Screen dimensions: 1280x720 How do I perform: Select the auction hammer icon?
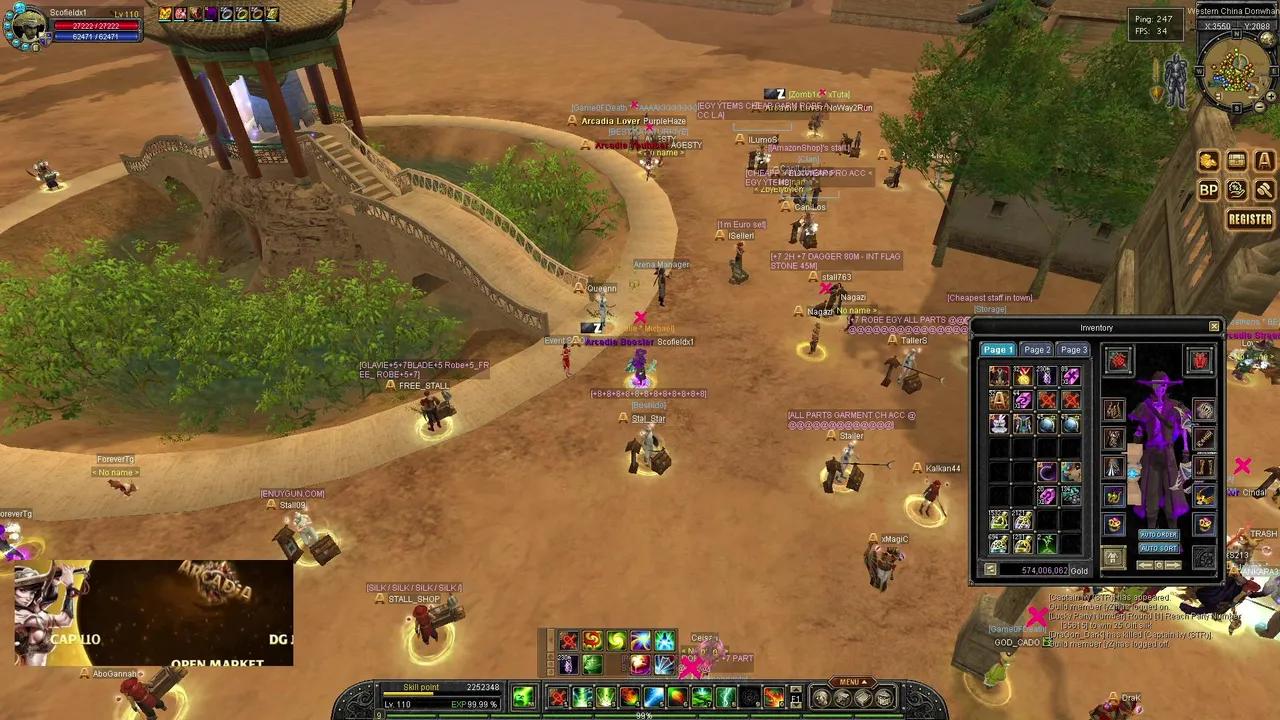point(1264,190)
